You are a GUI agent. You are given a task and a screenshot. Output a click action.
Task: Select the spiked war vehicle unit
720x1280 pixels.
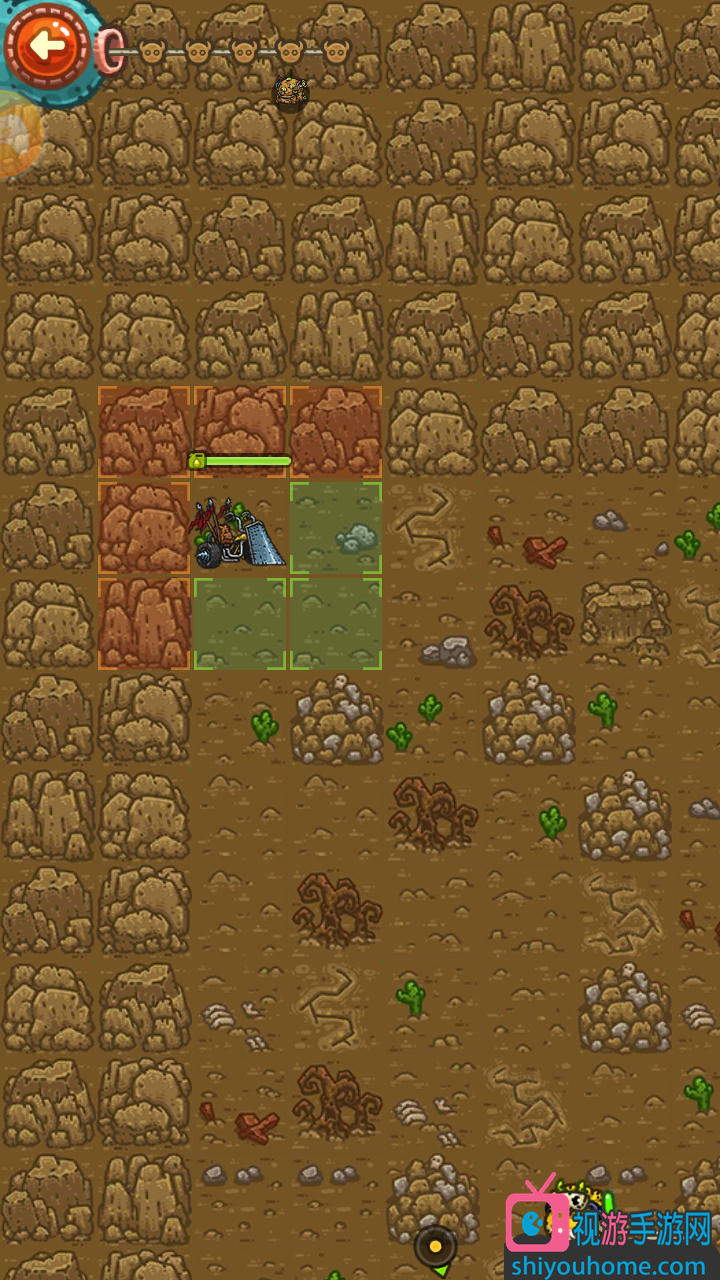click(240, 530)
